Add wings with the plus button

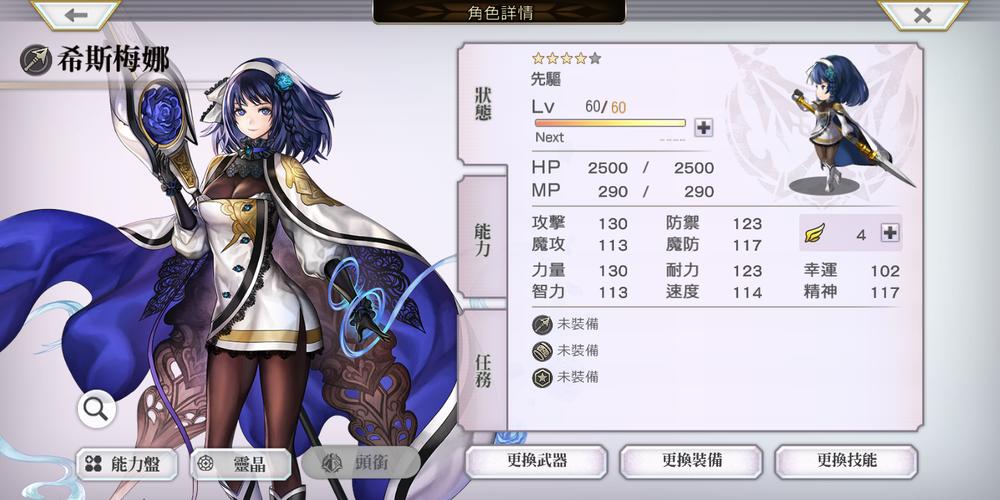pos(889,233)
